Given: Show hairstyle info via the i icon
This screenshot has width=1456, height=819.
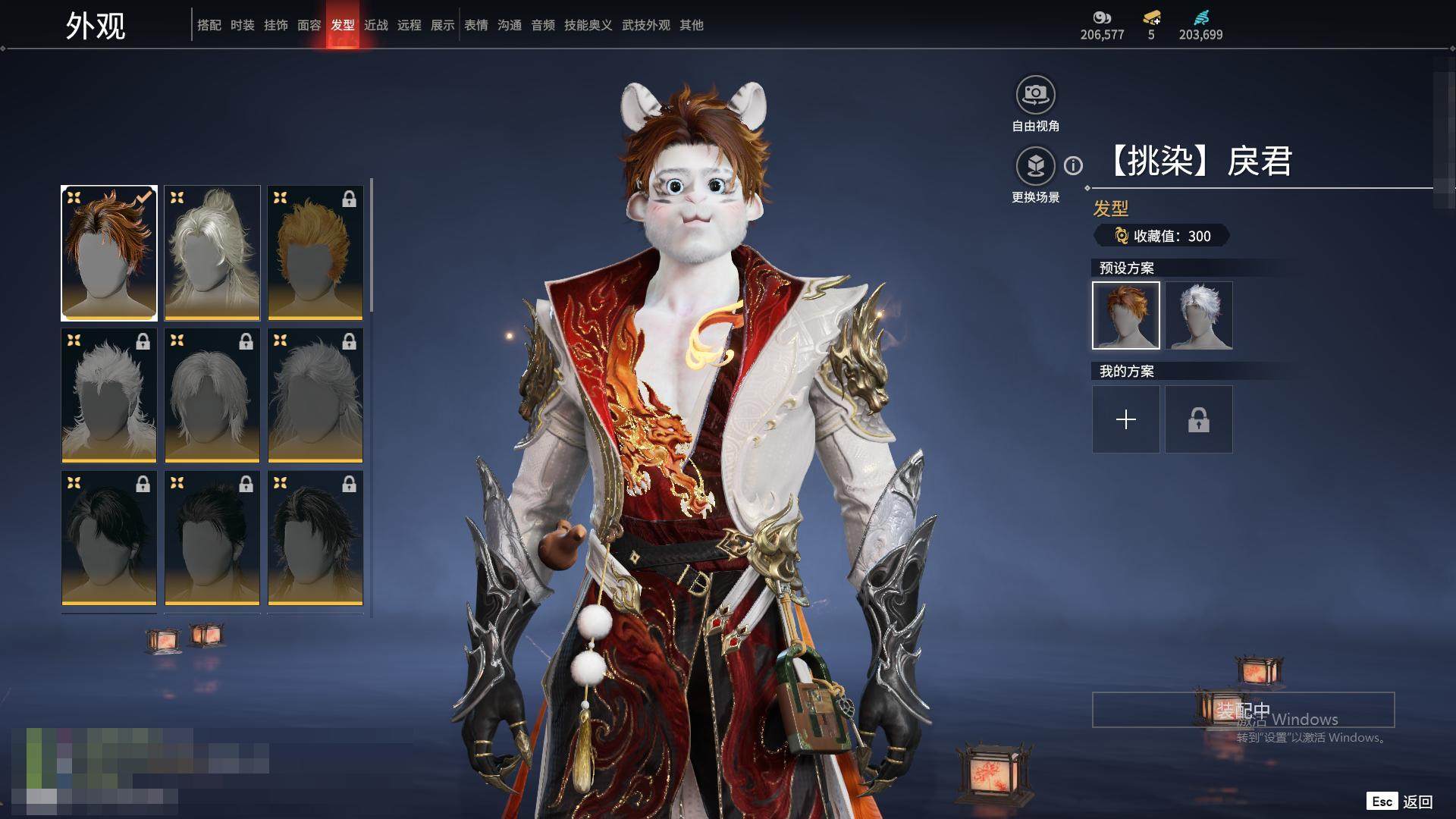Looking at the screenshot, I should 1073,165.
